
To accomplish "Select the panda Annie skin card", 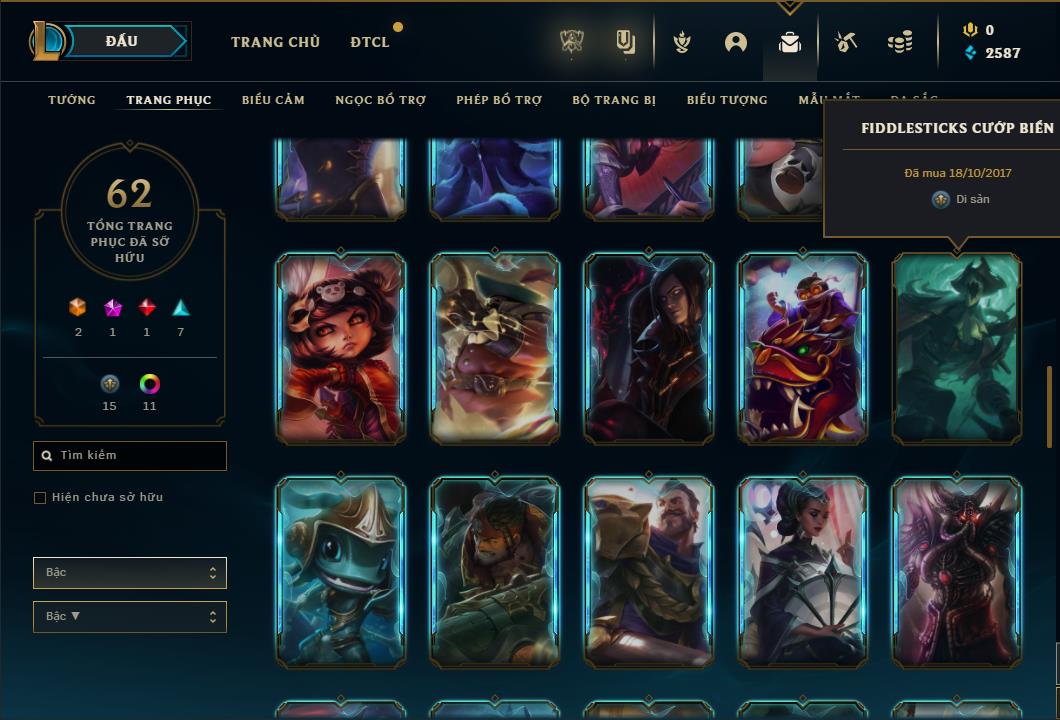I will coord(341,348).
